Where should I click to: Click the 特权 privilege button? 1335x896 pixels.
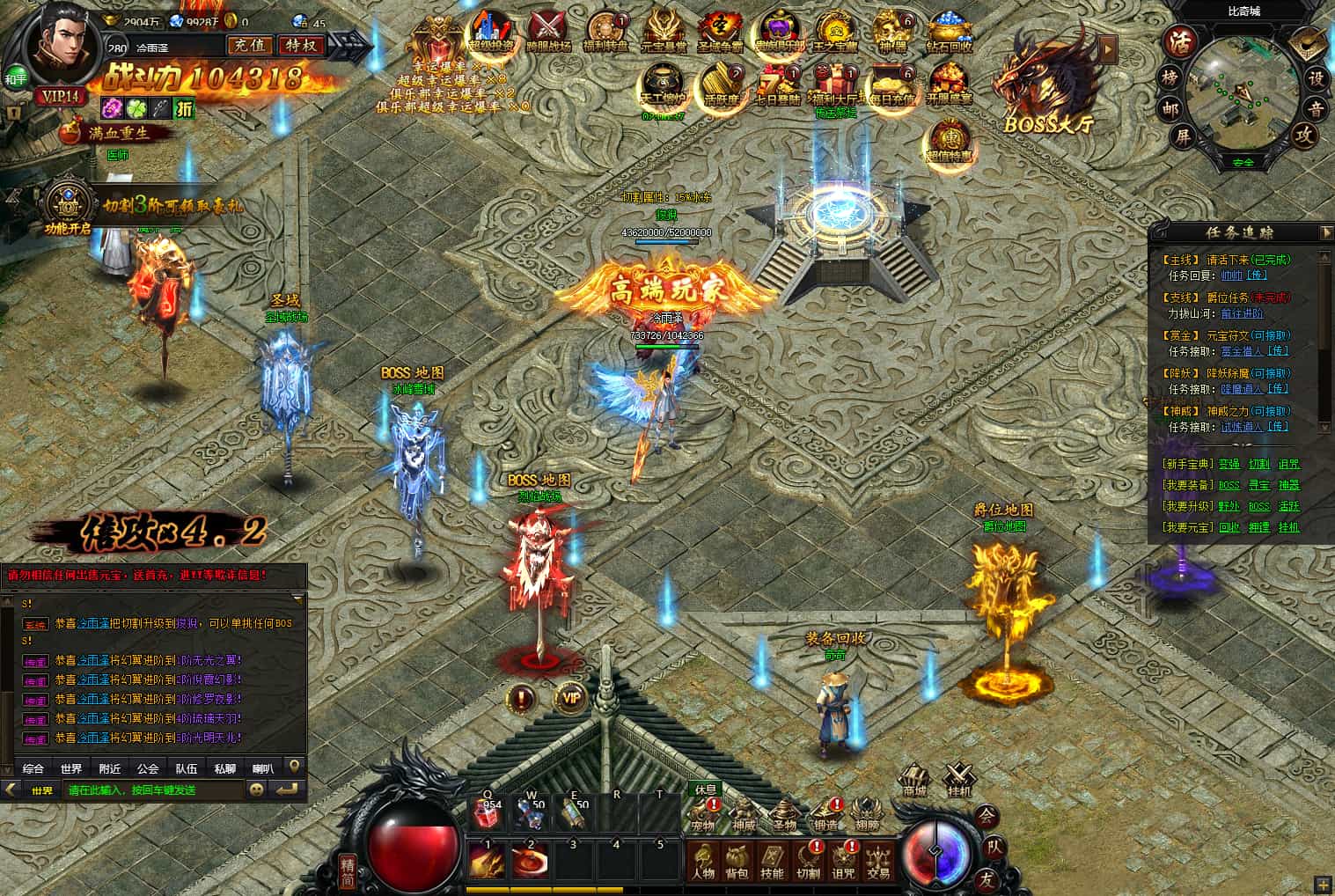300,46
